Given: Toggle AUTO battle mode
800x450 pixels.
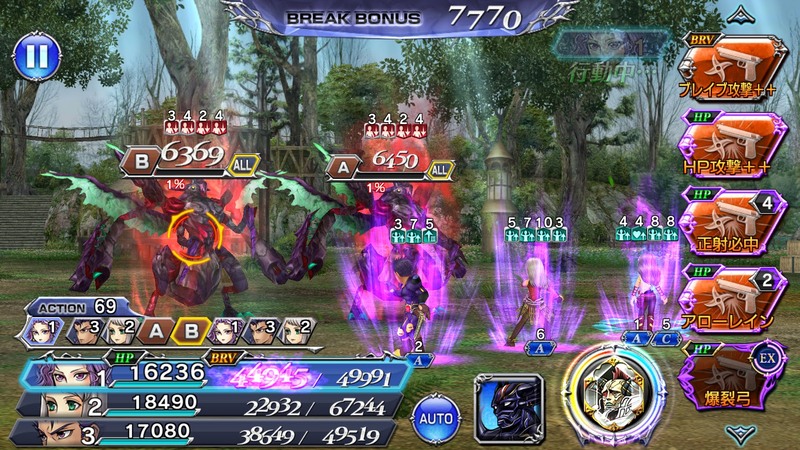Looking at the screenshot, I should pyautogui.click(x=435, y=412).
